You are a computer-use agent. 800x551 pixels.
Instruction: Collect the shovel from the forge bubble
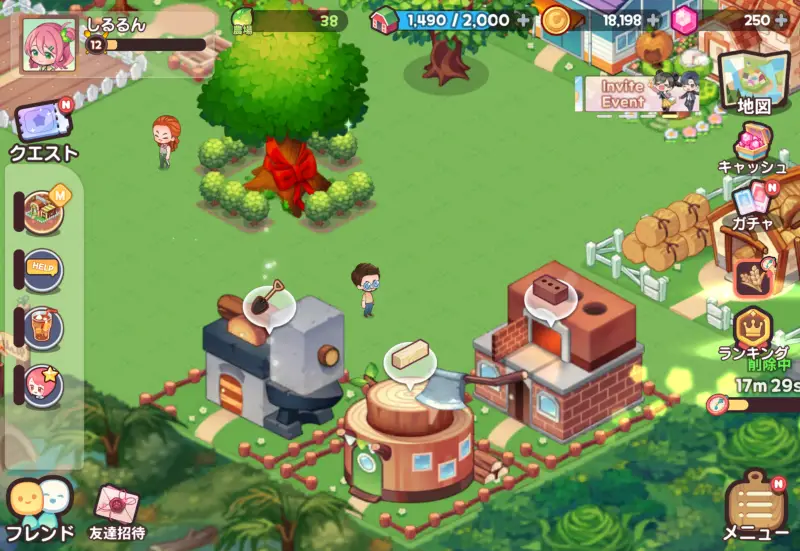(267, 298)
